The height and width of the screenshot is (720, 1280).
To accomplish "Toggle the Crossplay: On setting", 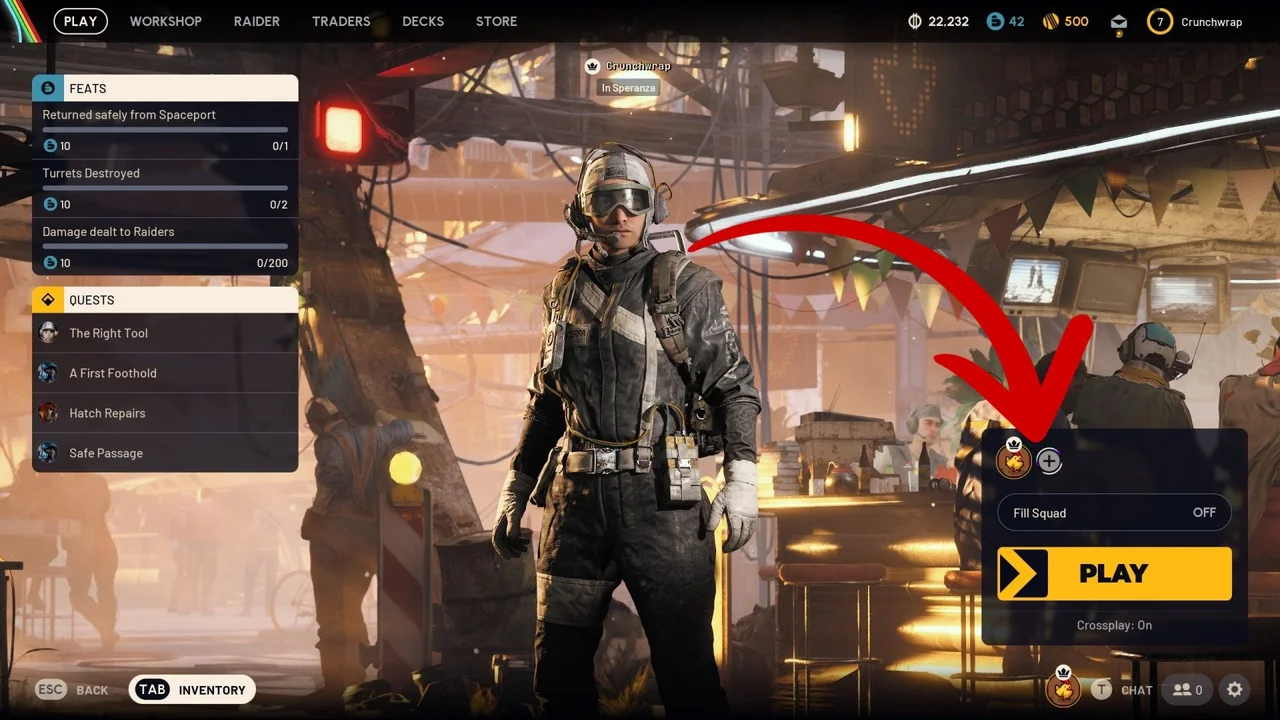I will [x=1114, y=625].
